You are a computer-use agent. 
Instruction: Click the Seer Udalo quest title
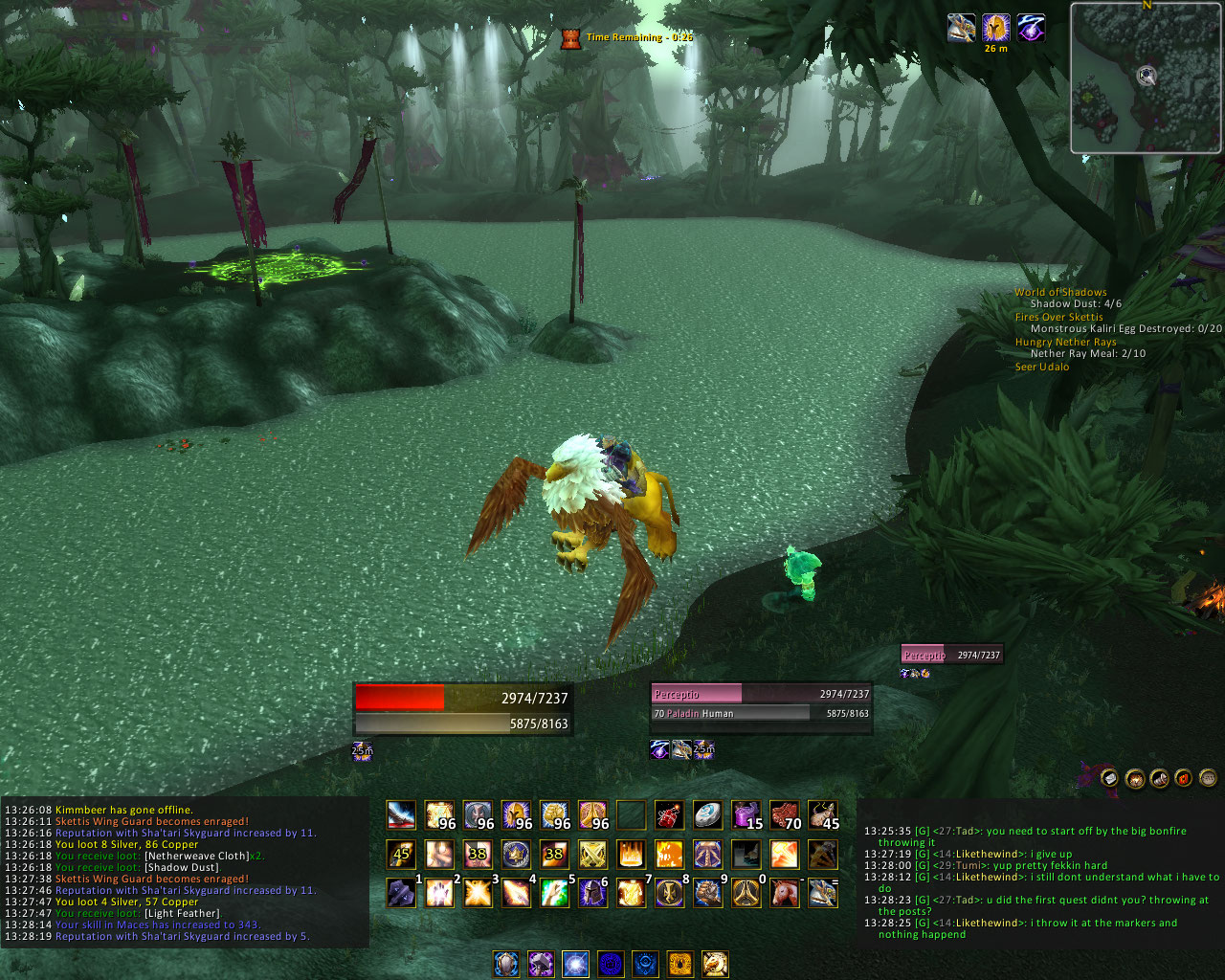click(x=1042, y=367)
